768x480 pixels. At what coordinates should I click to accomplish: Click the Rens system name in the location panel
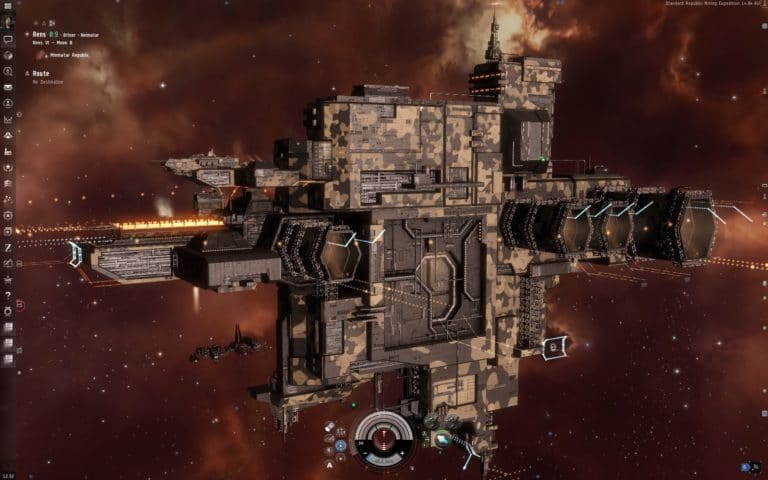39,34
